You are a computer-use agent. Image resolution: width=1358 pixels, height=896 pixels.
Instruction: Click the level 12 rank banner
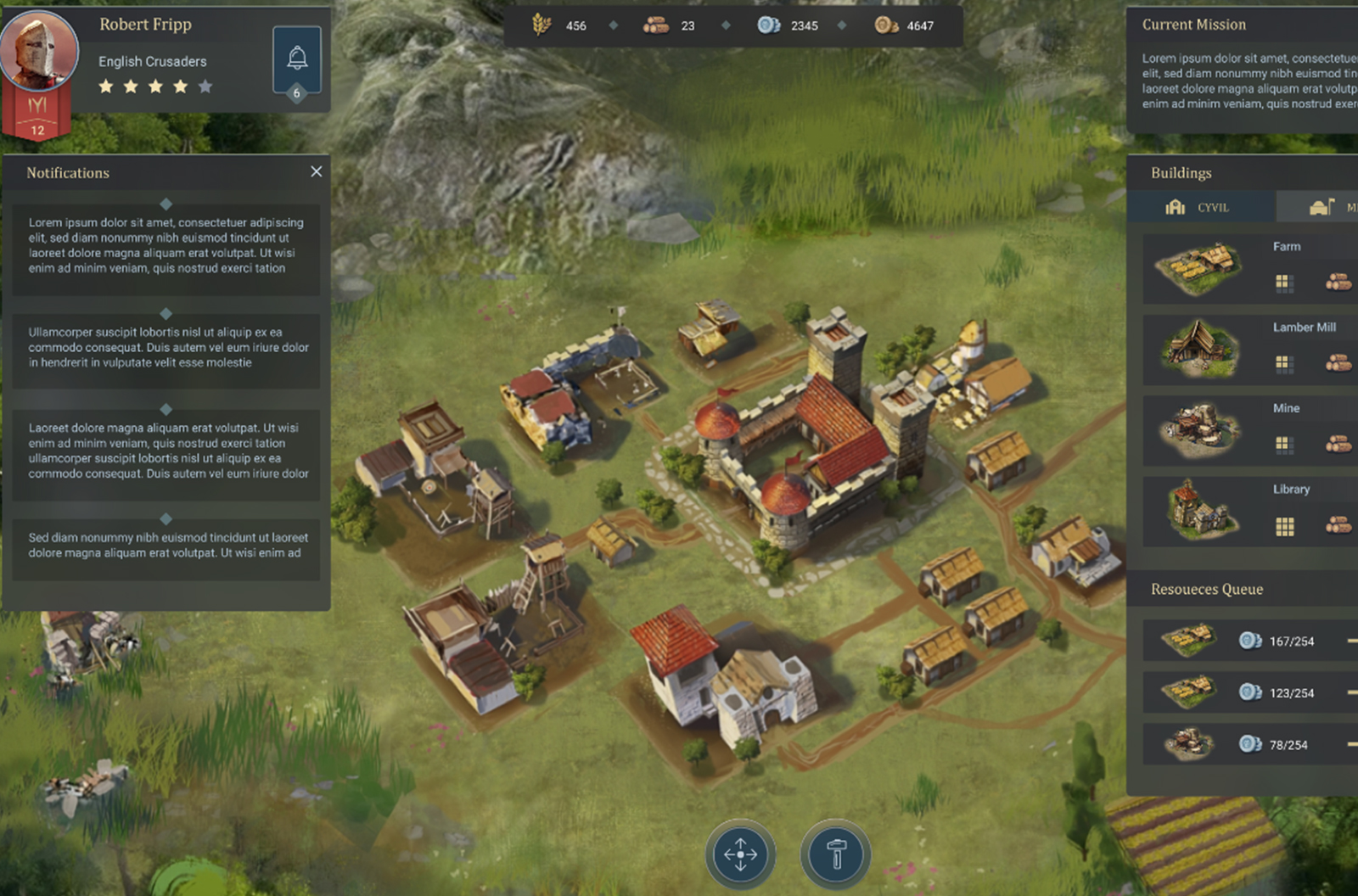pos(36,116)
